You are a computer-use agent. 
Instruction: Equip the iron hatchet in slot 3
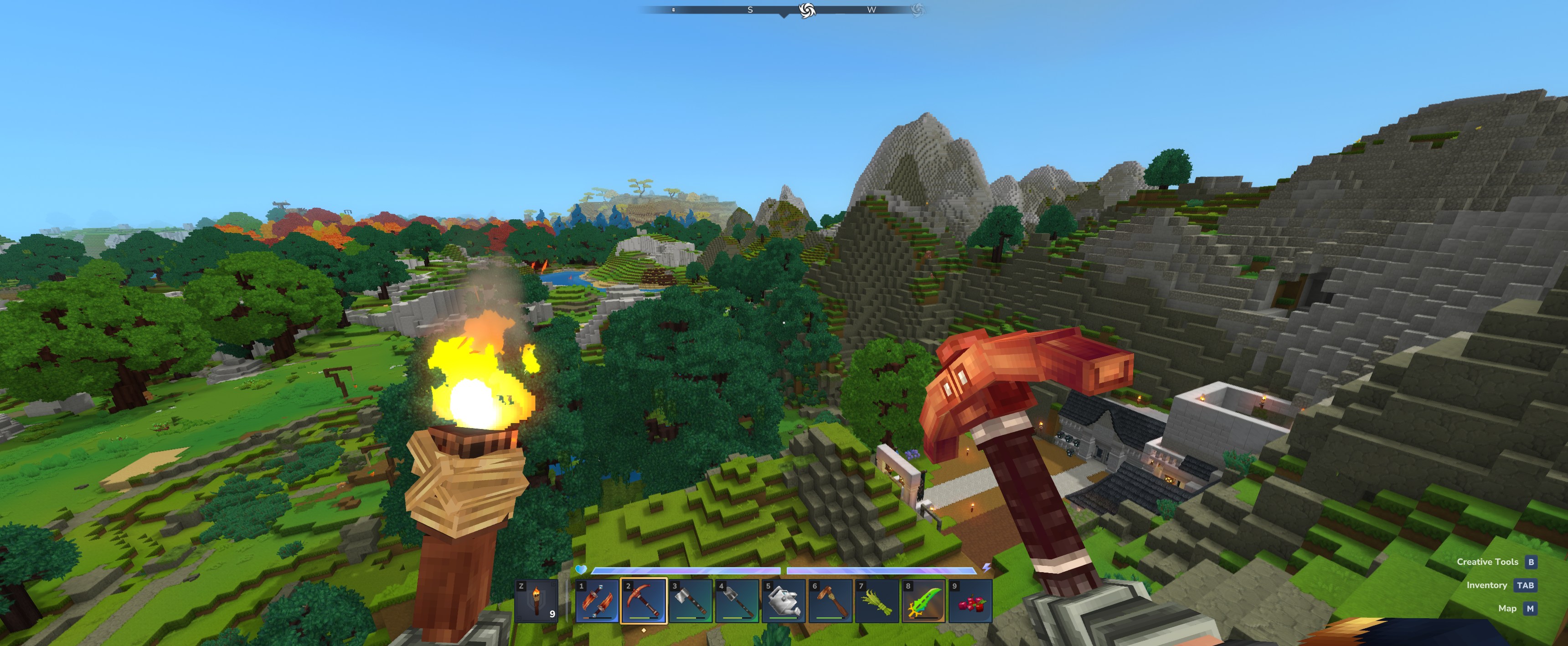690,601
